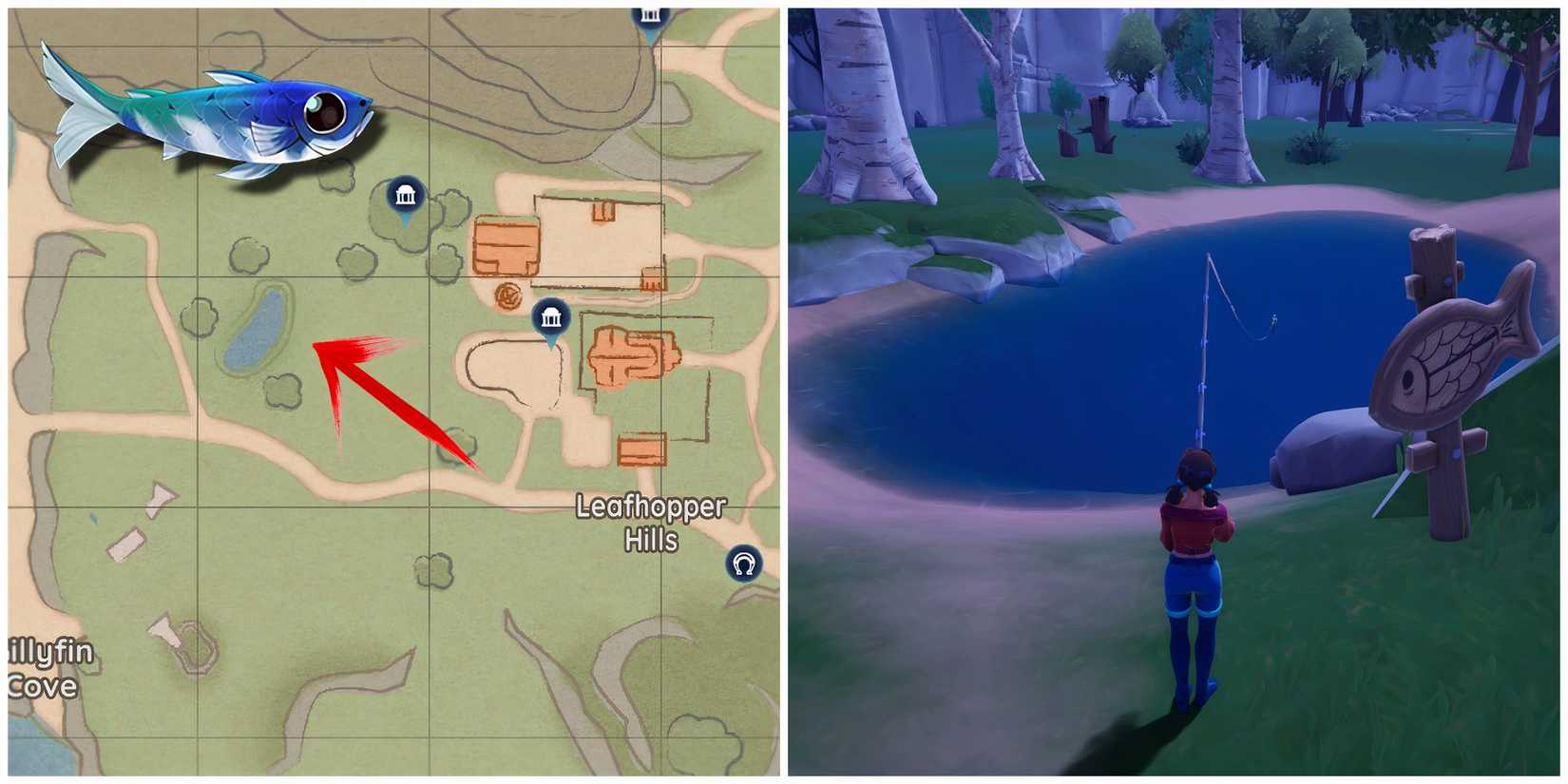The height and width of the screenshot is (784, 1568).
Task: Click the circular well icon between the buildings
Action: tap(509, 297)
